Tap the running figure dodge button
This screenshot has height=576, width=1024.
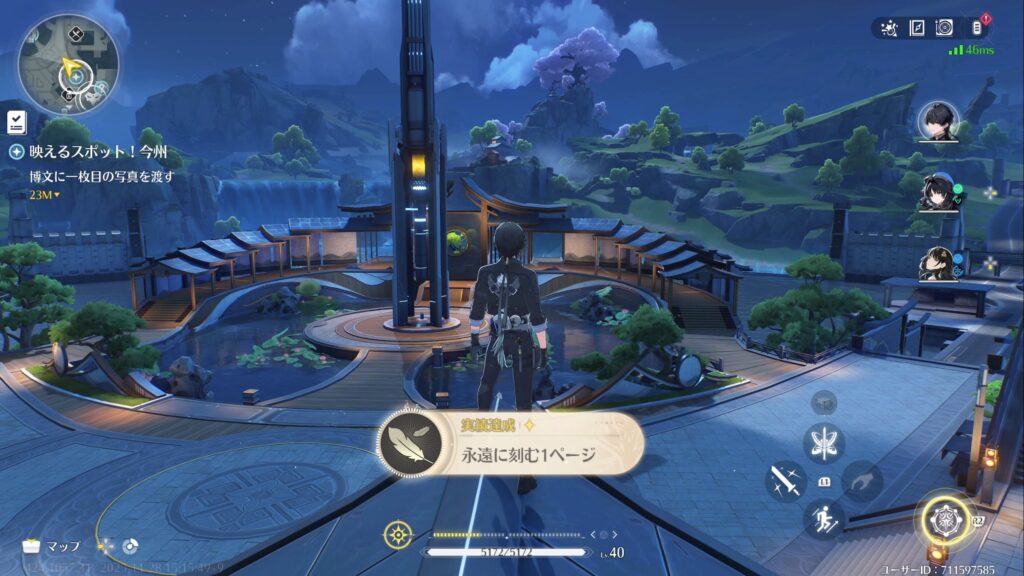825,518
